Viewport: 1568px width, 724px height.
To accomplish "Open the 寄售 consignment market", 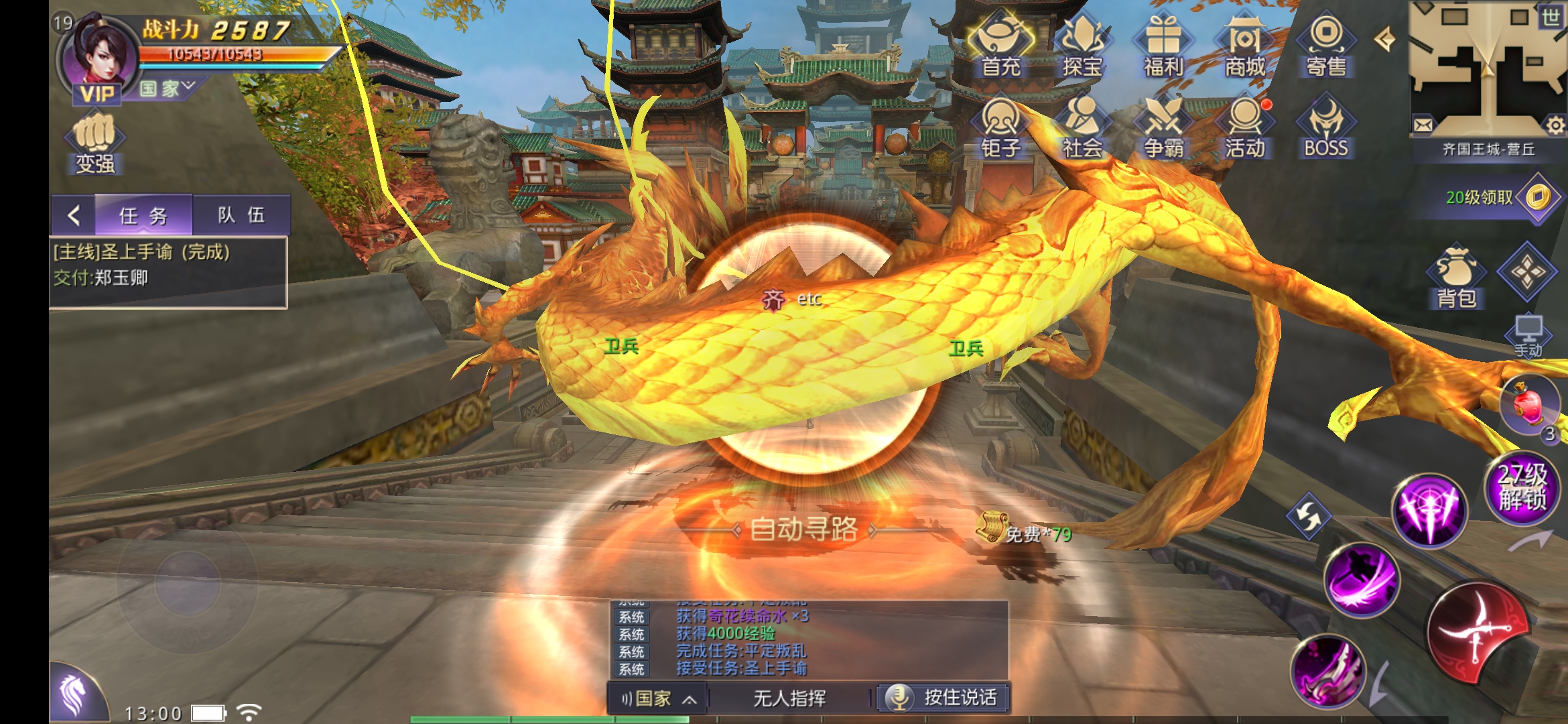I will [1326, 46].
